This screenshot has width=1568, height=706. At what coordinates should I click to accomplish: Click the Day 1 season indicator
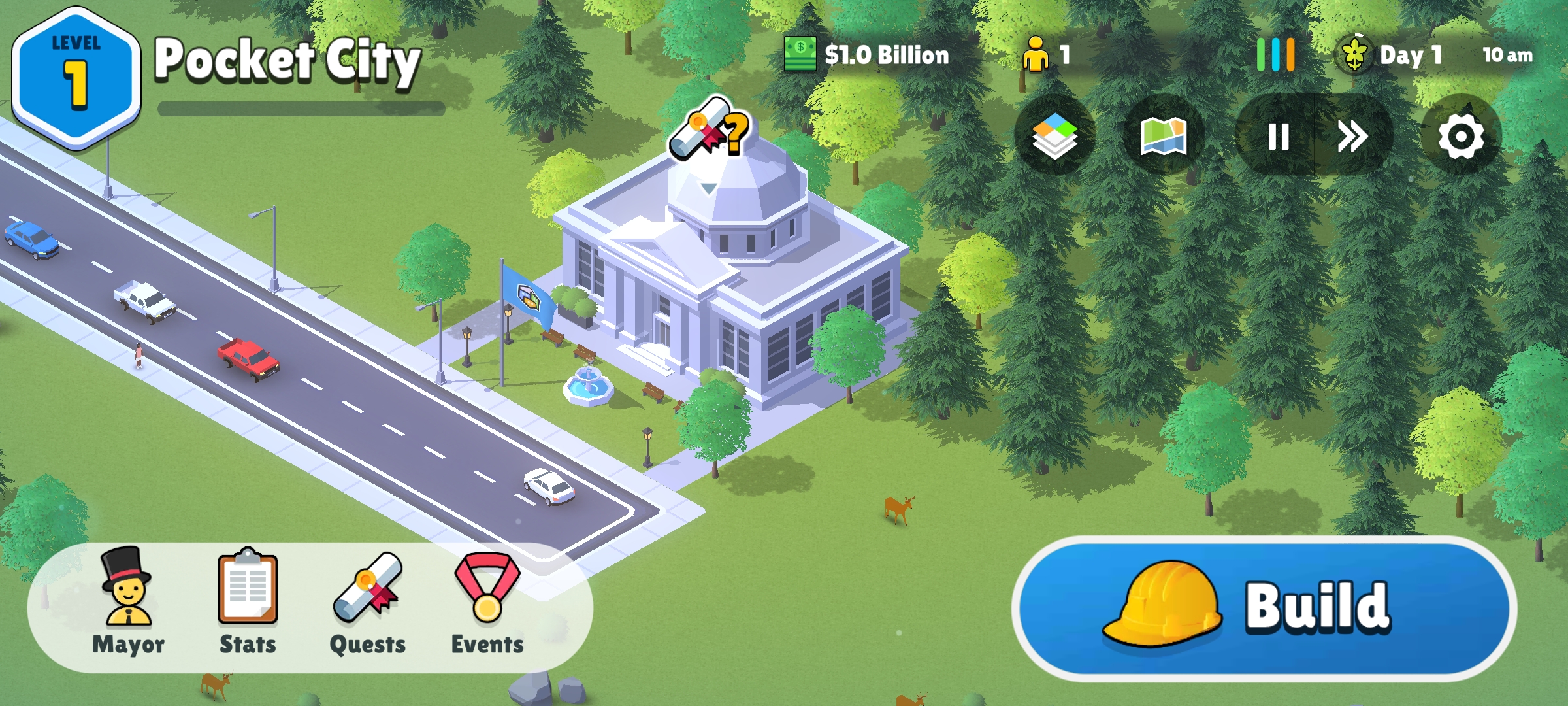(x=1392, y=55)
